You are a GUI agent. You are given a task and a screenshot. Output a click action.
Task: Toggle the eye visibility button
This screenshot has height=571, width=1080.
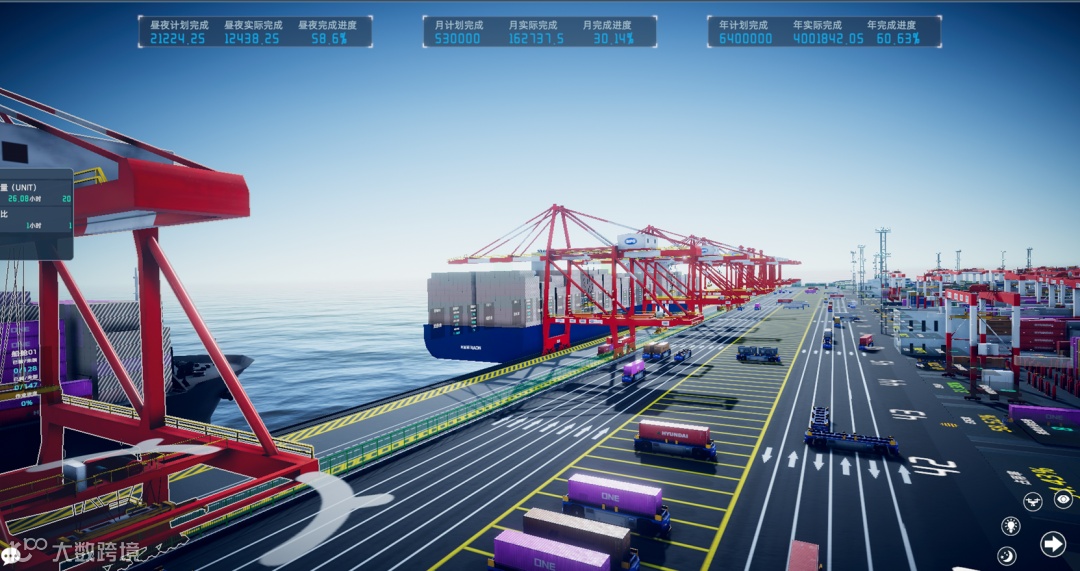pos(1063,499)
